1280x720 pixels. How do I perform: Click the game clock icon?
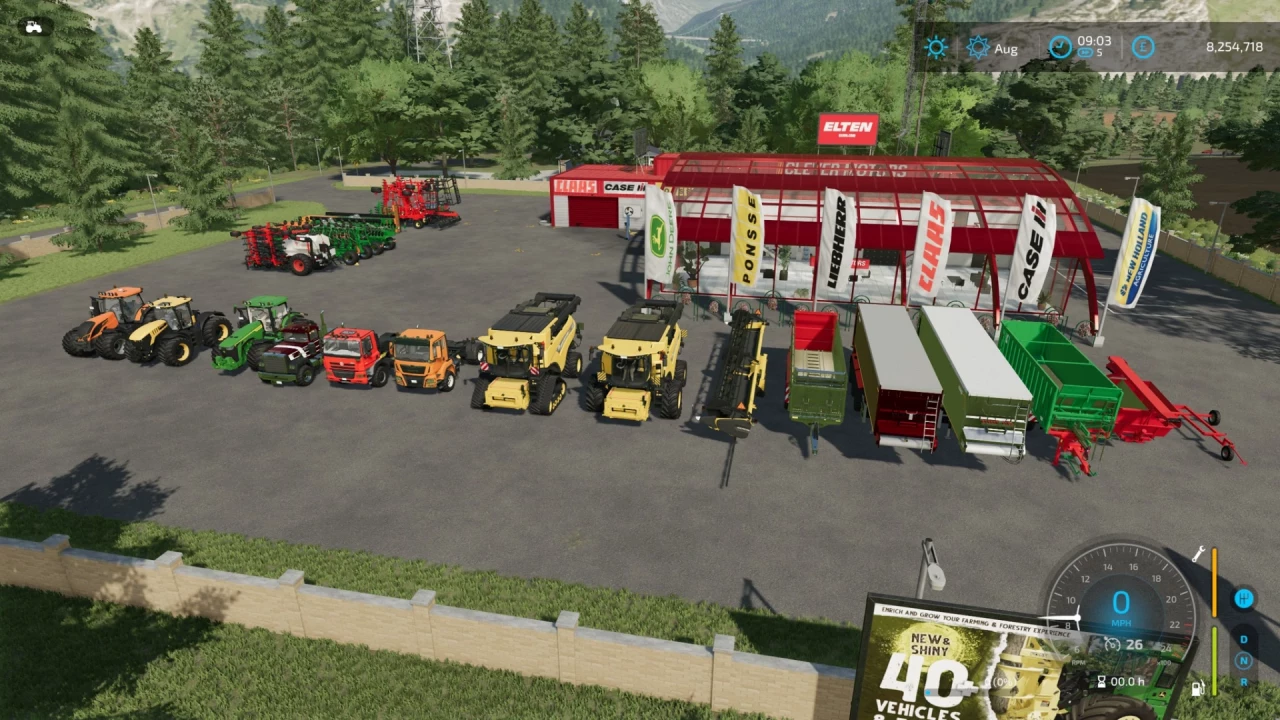point(1059,46)
